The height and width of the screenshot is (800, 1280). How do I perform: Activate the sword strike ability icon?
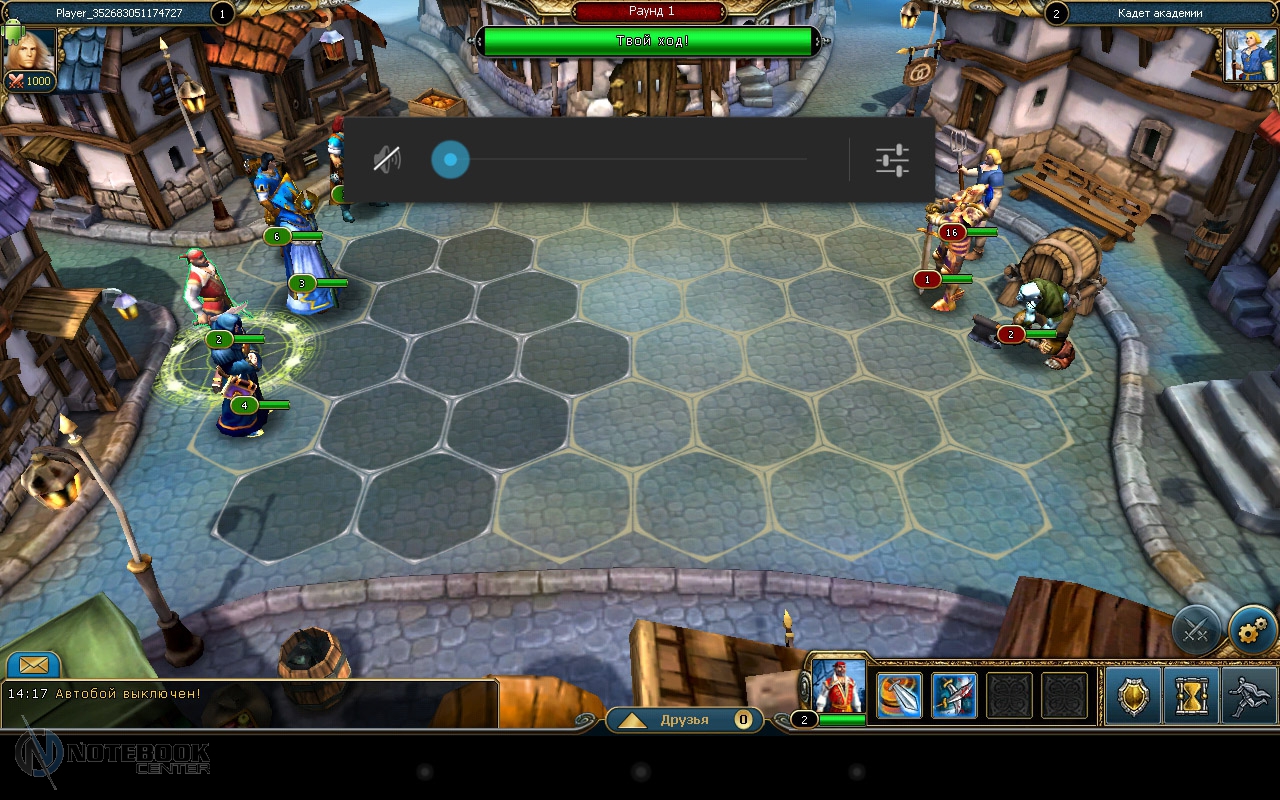click(x=899, y=696)
